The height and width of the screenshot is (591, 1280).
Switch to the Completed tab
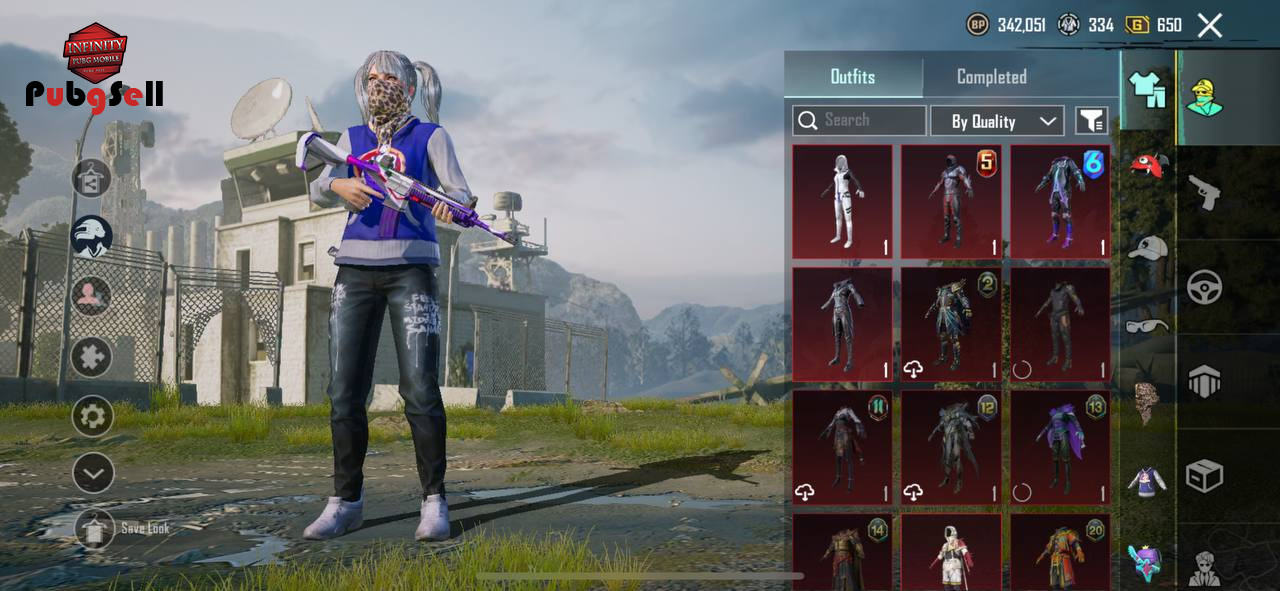pos(991,77)
